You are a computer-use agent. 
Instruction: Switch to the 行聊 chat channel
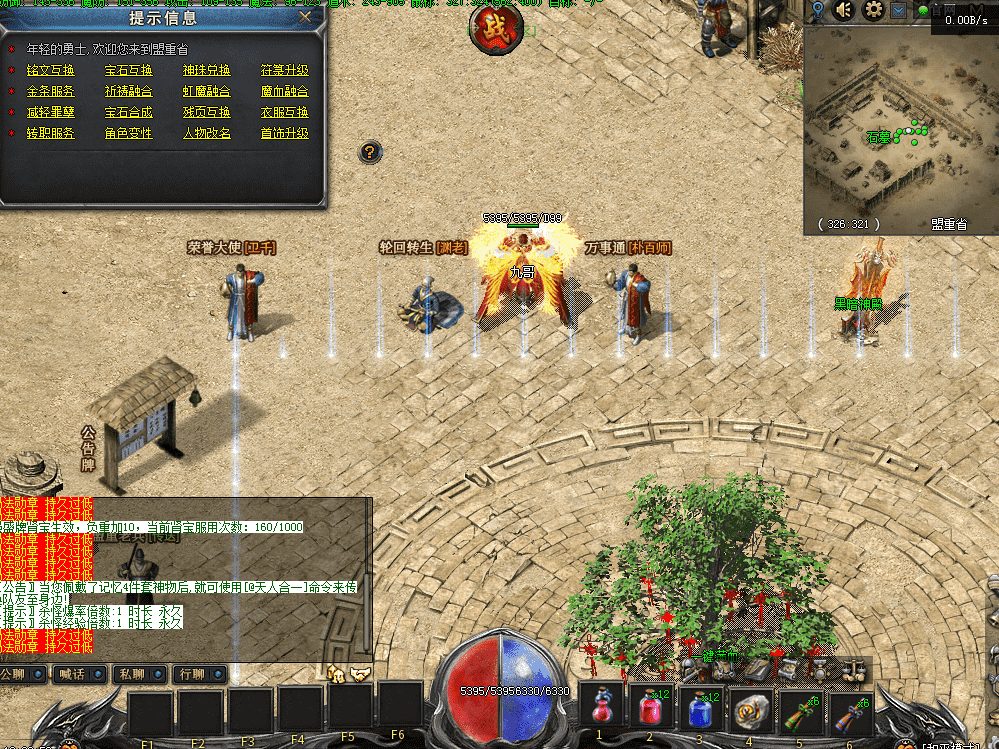(x=195, y=675)
